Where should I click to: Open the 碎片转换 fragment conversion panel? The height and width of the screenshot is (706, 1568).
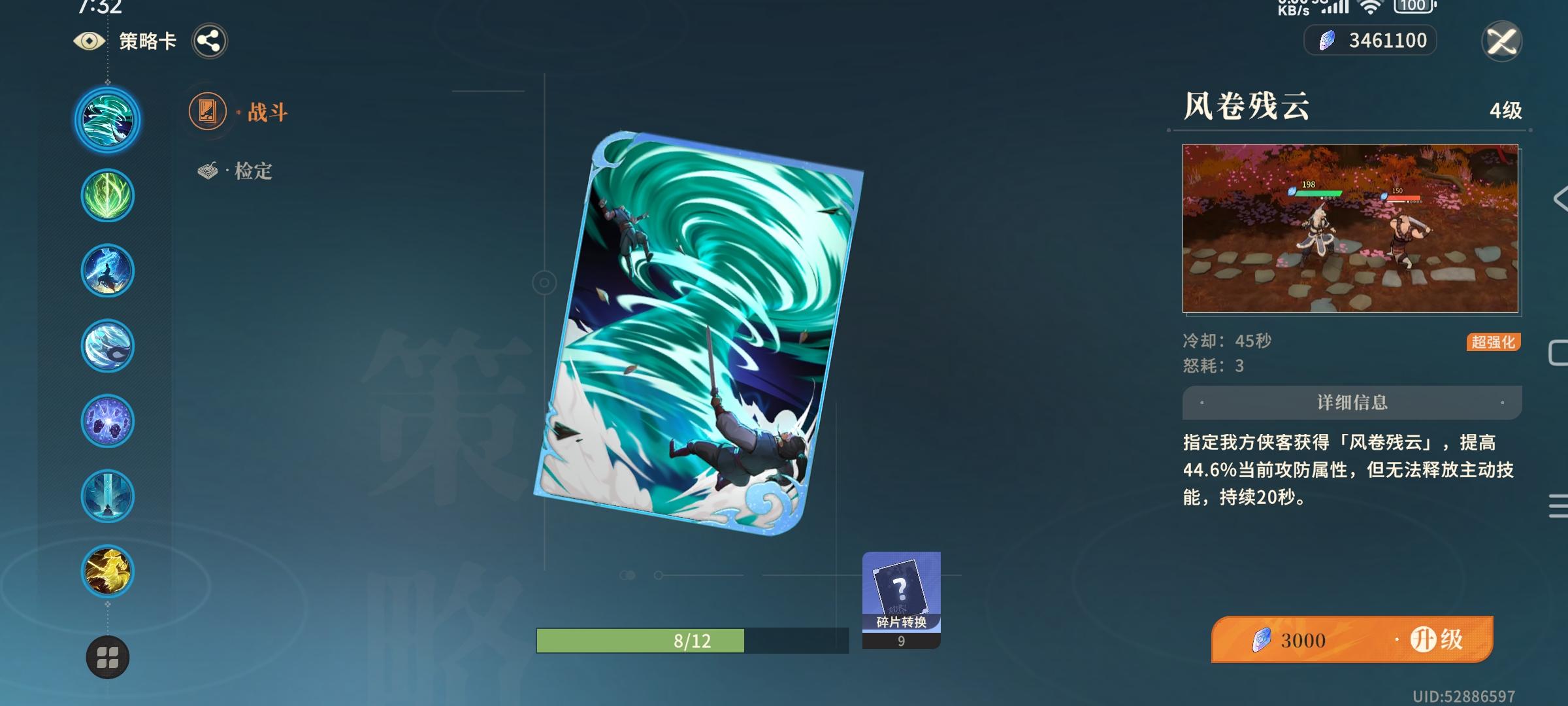pyautogui.click(x=900, y=595)
